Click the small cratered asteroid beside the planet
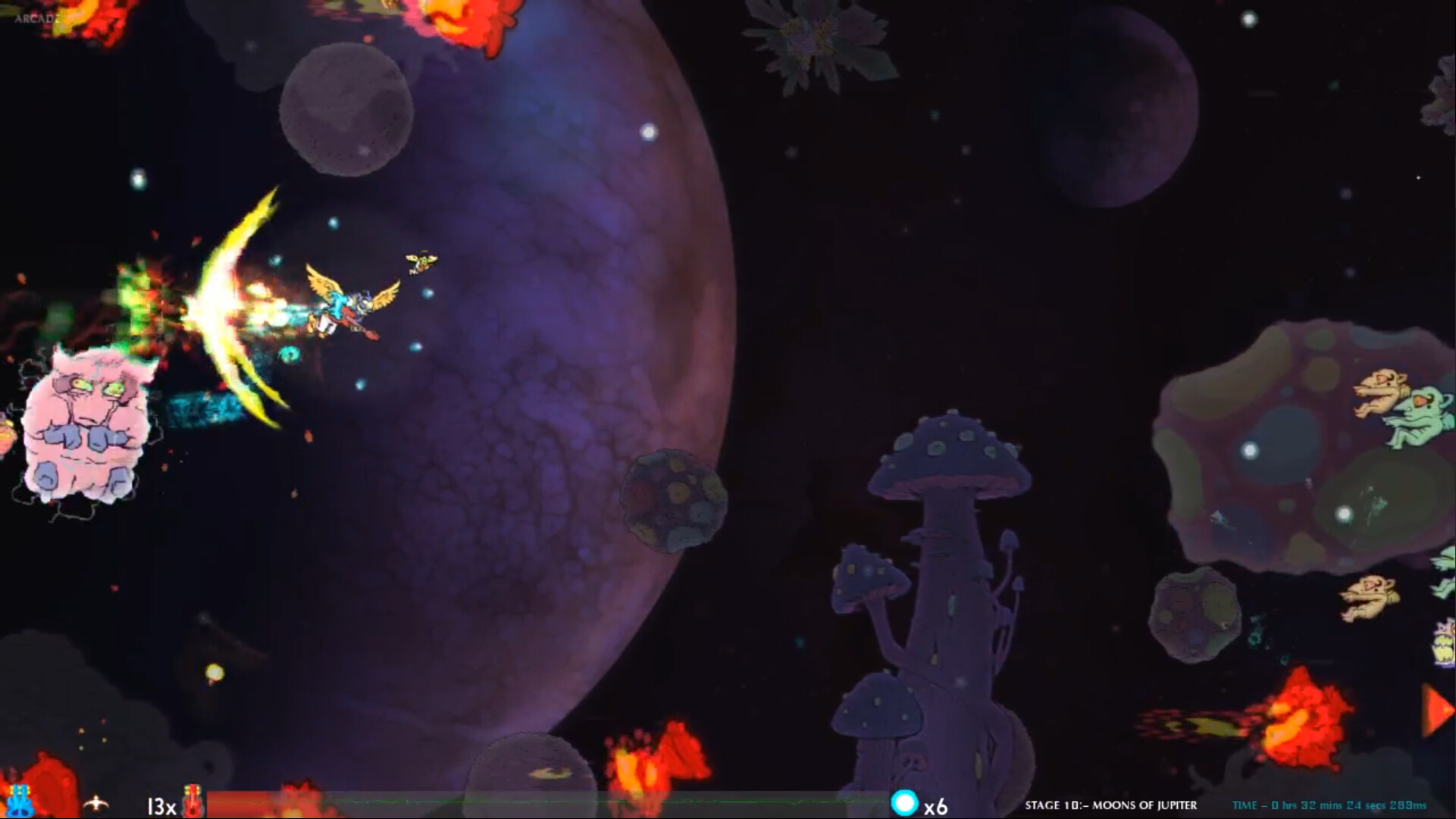Viewport: 1456px width, 819px height. [671, 492]
